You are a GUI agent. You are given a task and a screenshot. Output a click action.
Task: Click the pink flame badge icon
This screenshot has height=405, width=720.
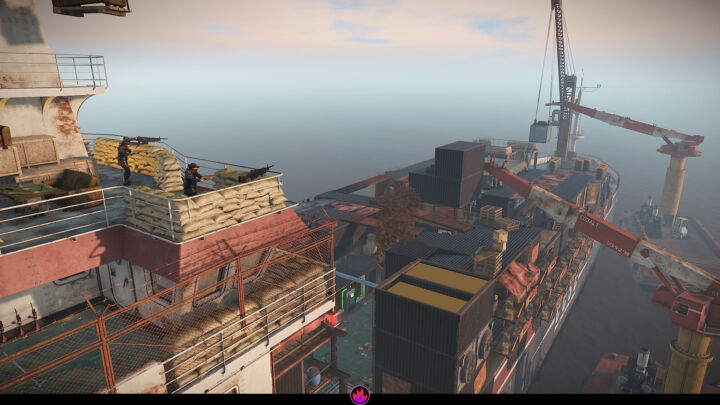[x=360, y=395]
